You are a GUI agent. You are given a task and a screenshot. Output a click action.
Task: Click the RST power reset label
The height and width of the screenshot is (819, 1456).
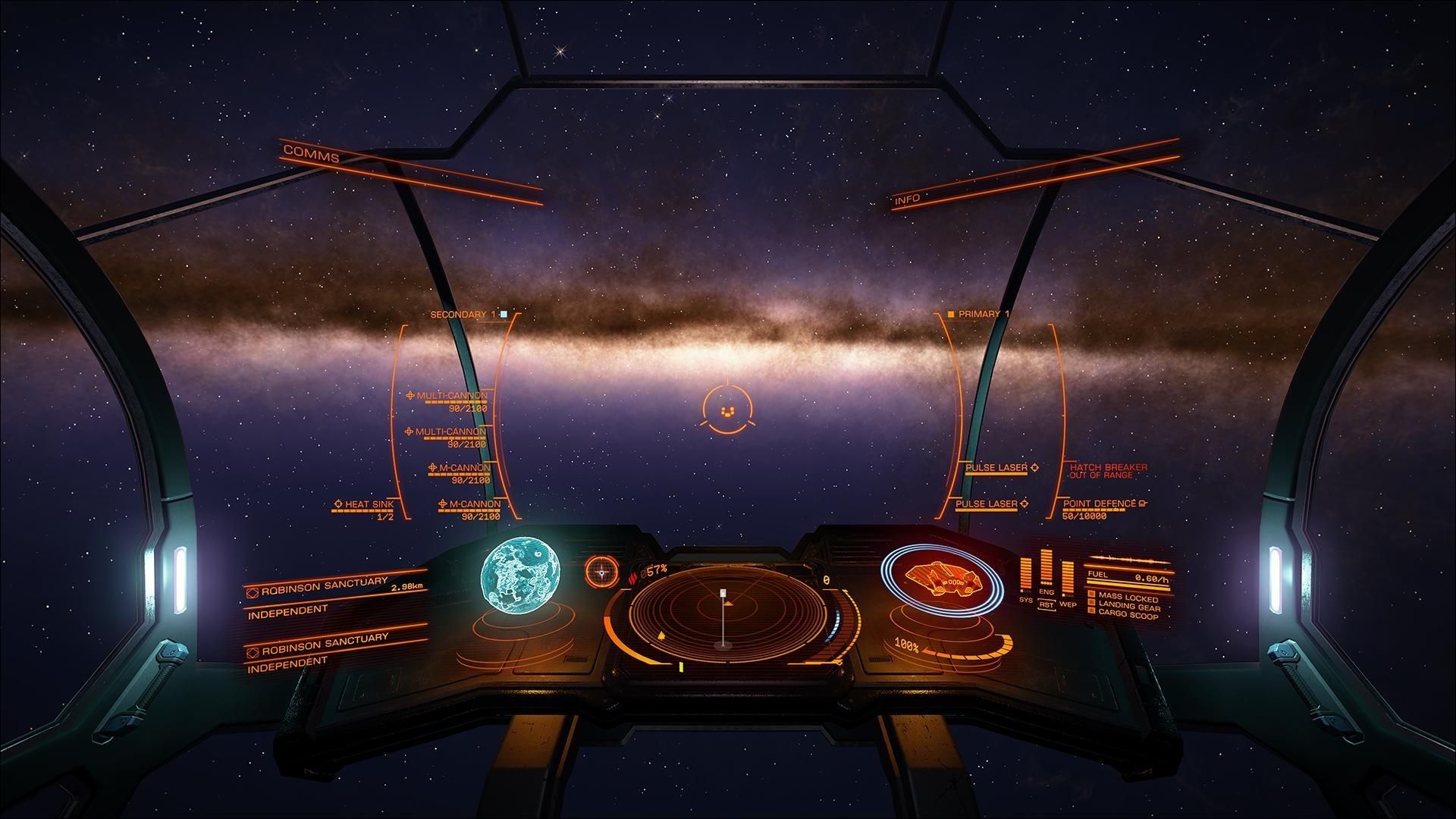pos(1046,604)
